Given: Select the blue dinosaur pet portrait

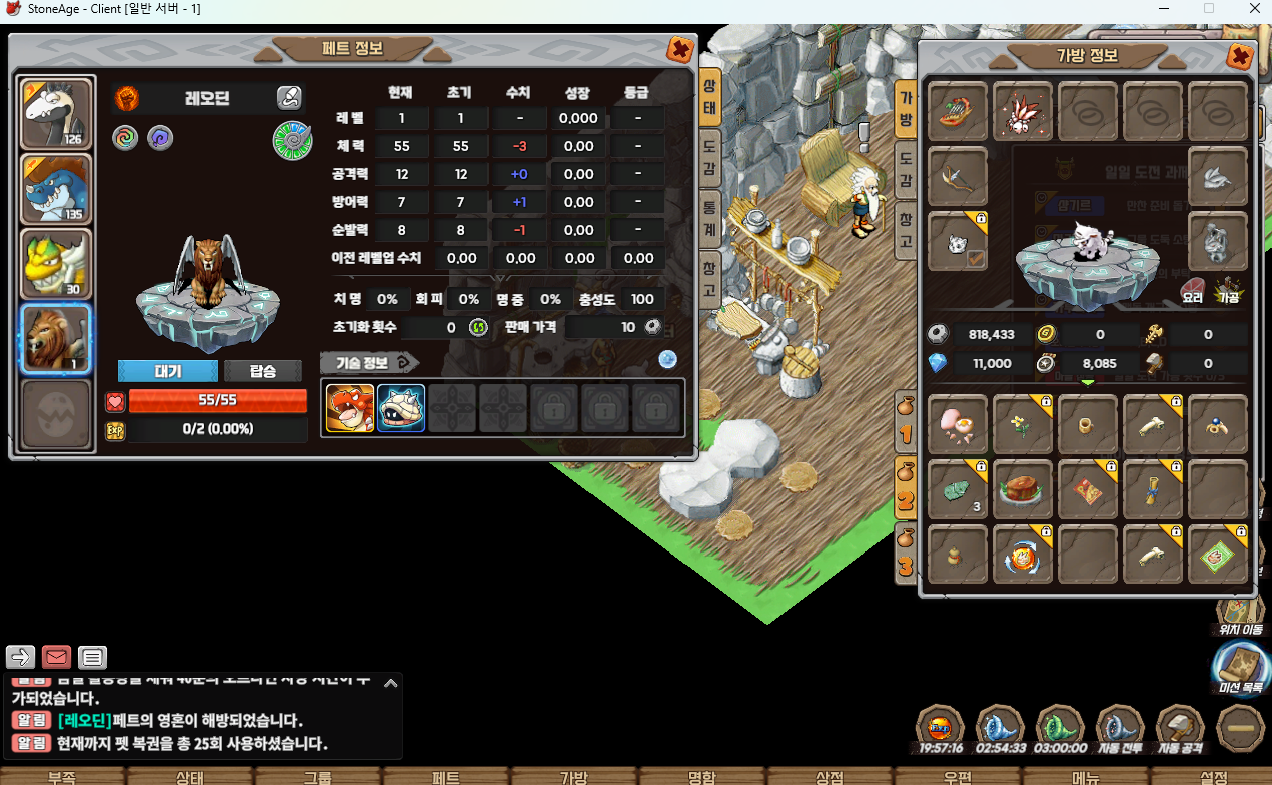Looking at the screenshot, I should pos(58,189).
